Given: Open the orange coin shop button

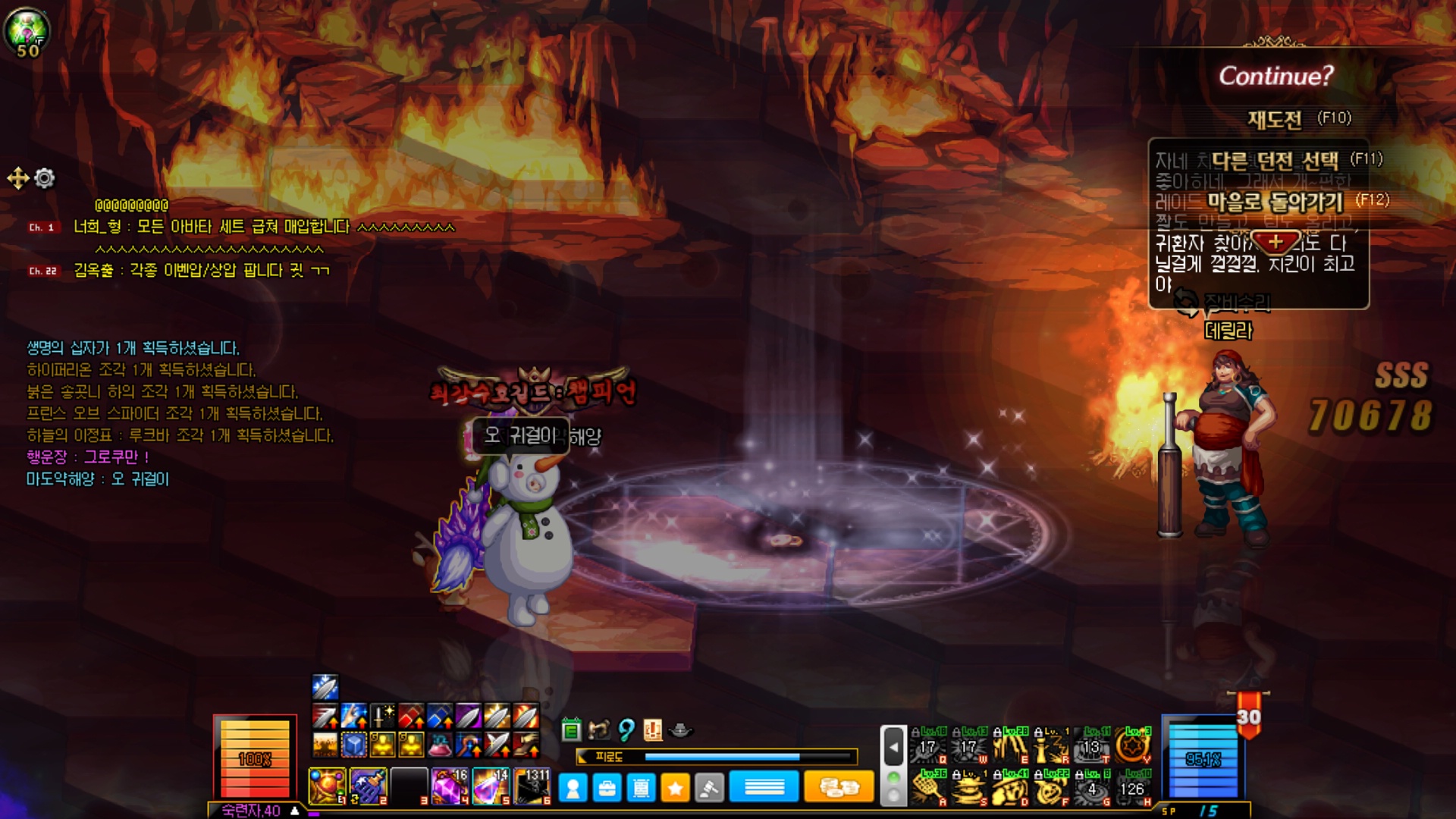Looking at the screenshot, I should [x=838, y=787].
